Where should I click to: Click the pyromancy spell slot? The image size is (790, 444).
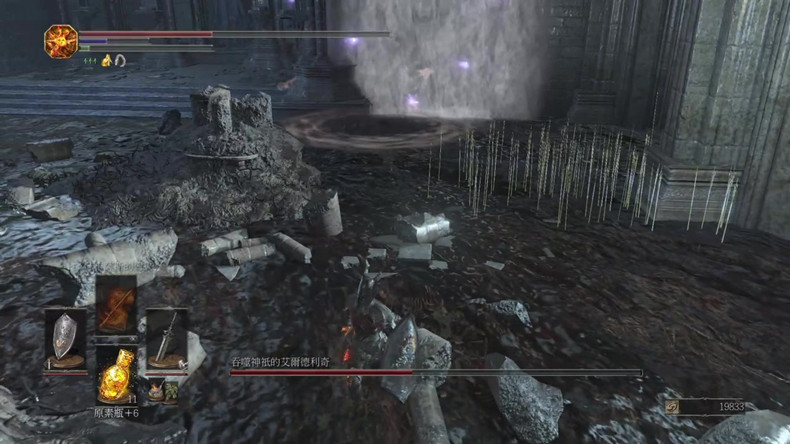click(x=116, y=304)
